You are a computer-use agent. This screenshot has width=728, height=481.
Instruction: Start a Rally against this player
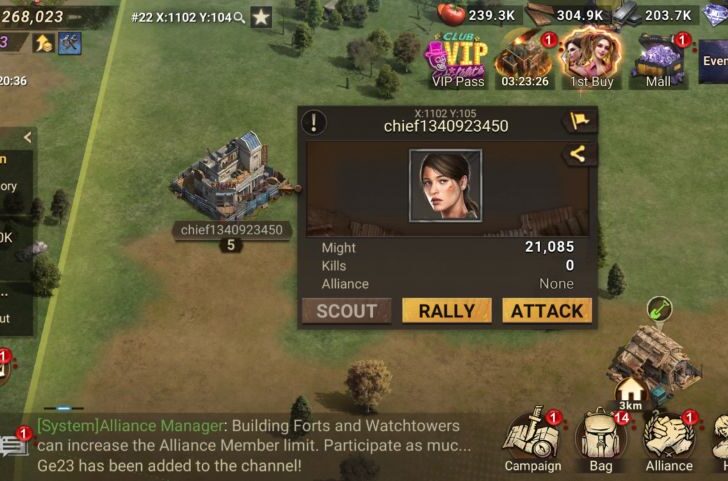tap(446, 311)
